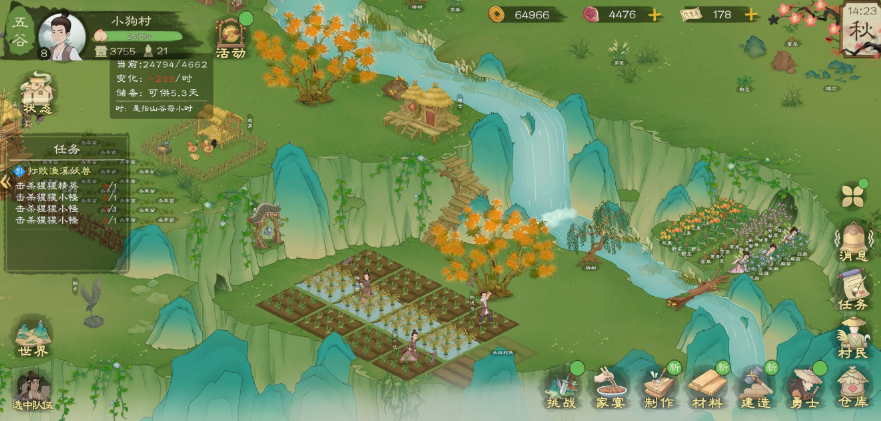Open the 勇士 warriors menu
881x421 pixels.
click(x=804, y=388)
